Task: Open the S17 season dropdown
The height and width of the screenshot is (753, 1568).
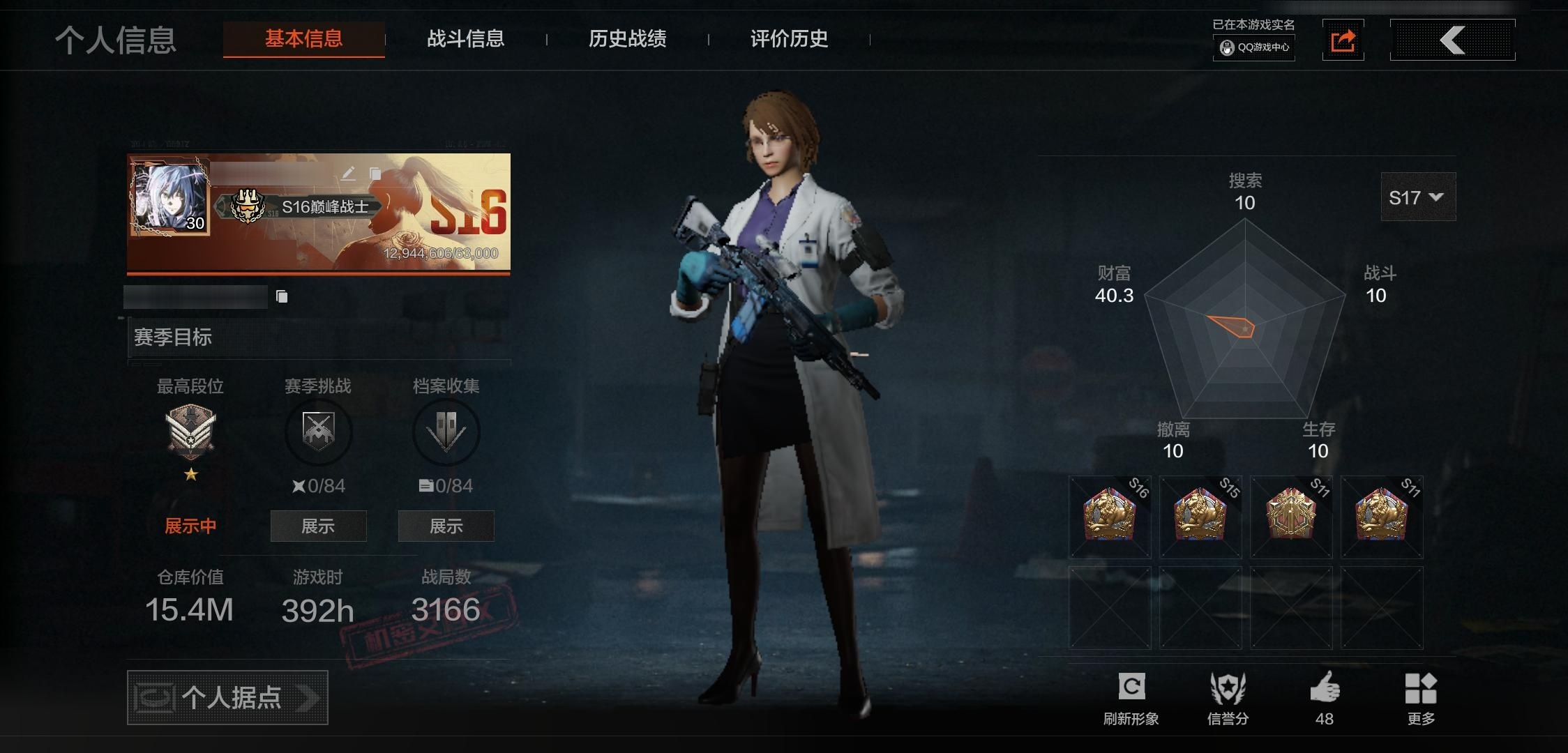Action: pos(1417,197)
